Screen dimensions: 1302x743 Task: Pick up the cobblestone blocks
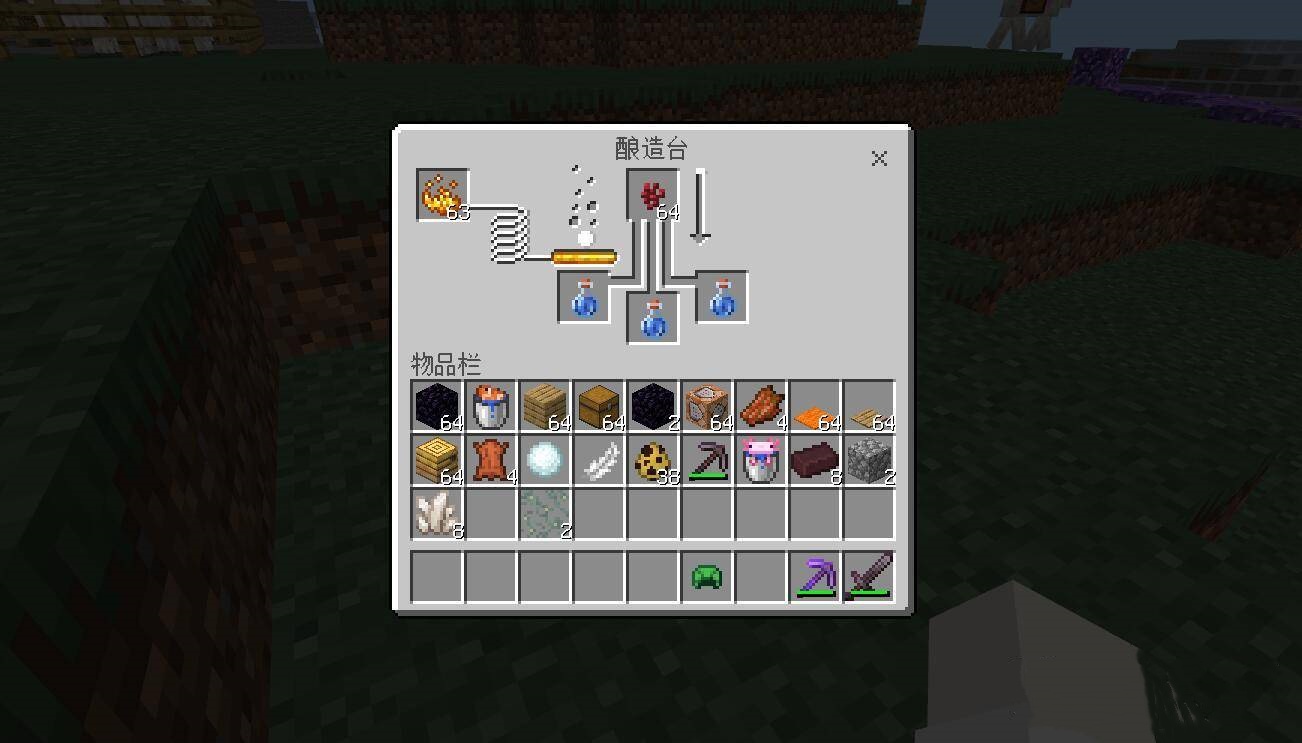click(869, 460)
